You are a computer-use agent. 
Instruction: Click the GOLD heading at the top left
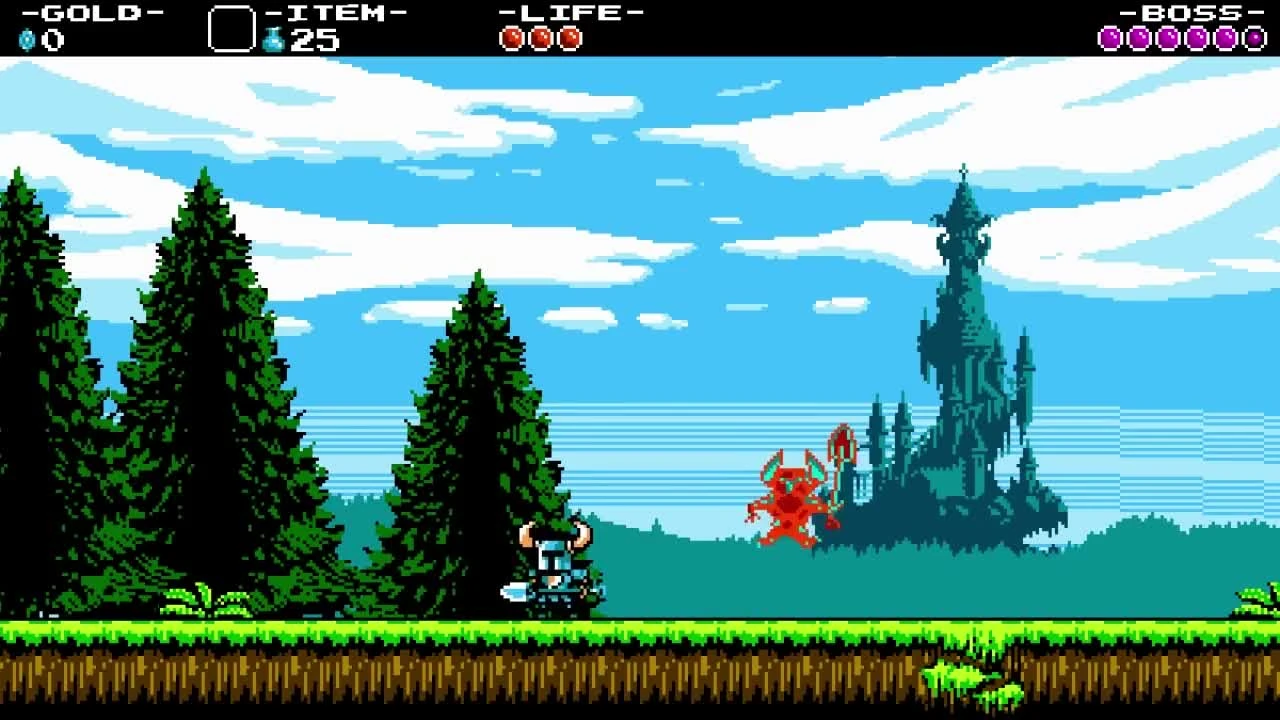point(90,14)
